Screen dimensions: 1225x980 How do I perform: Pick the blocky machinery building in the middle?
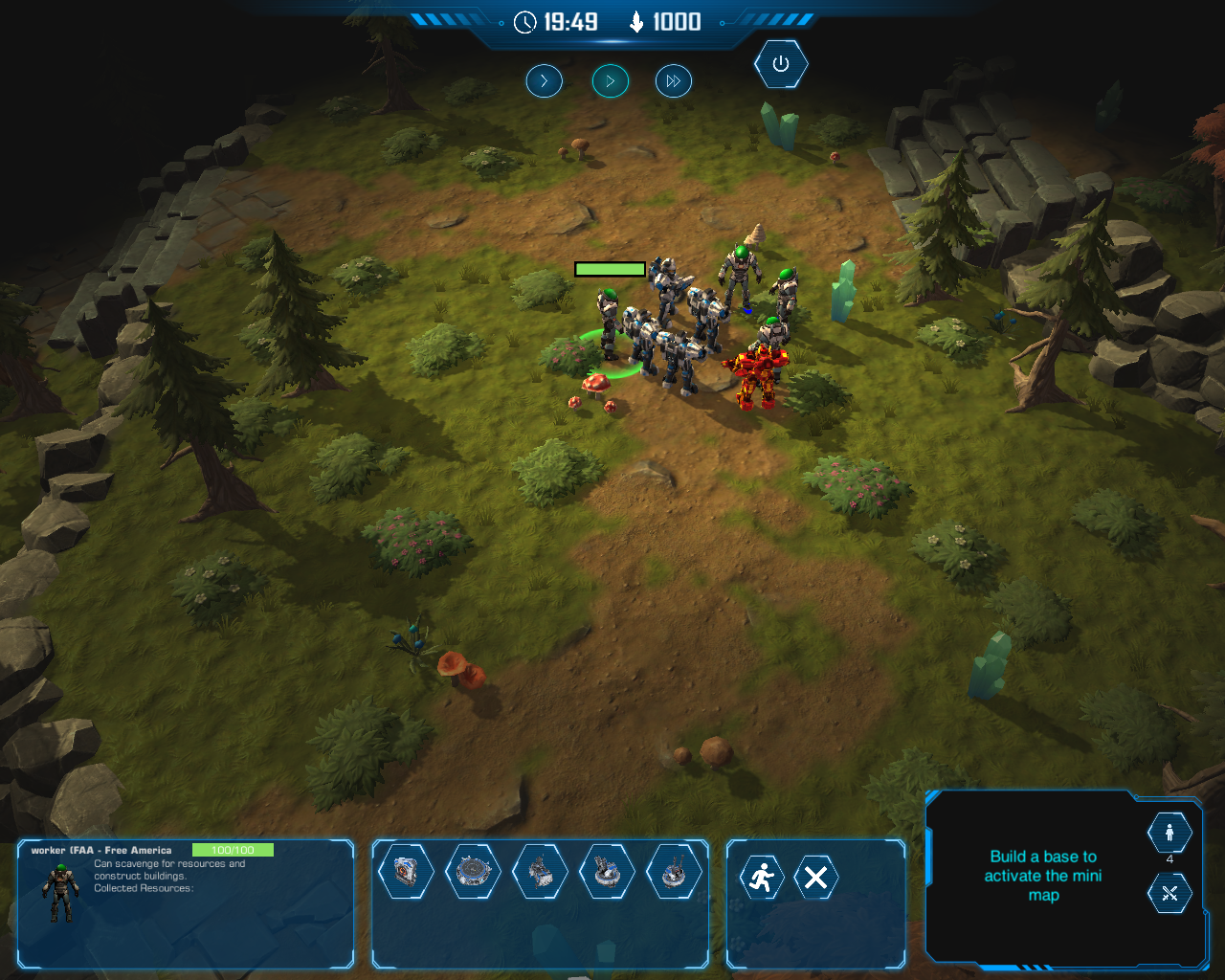[x=541, y=872]
